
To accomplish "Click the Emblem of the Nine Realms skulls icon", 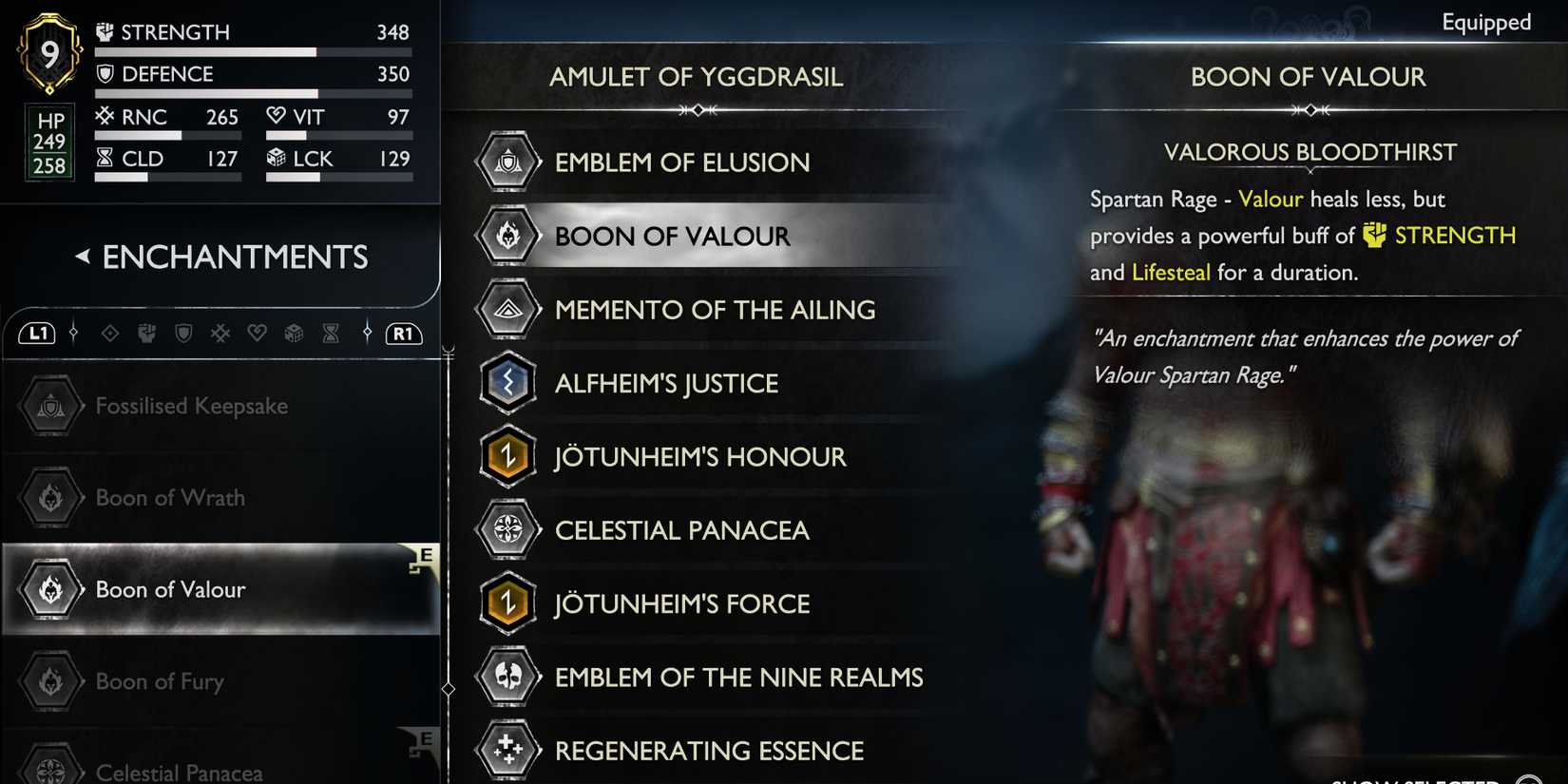I will [508, 678].
